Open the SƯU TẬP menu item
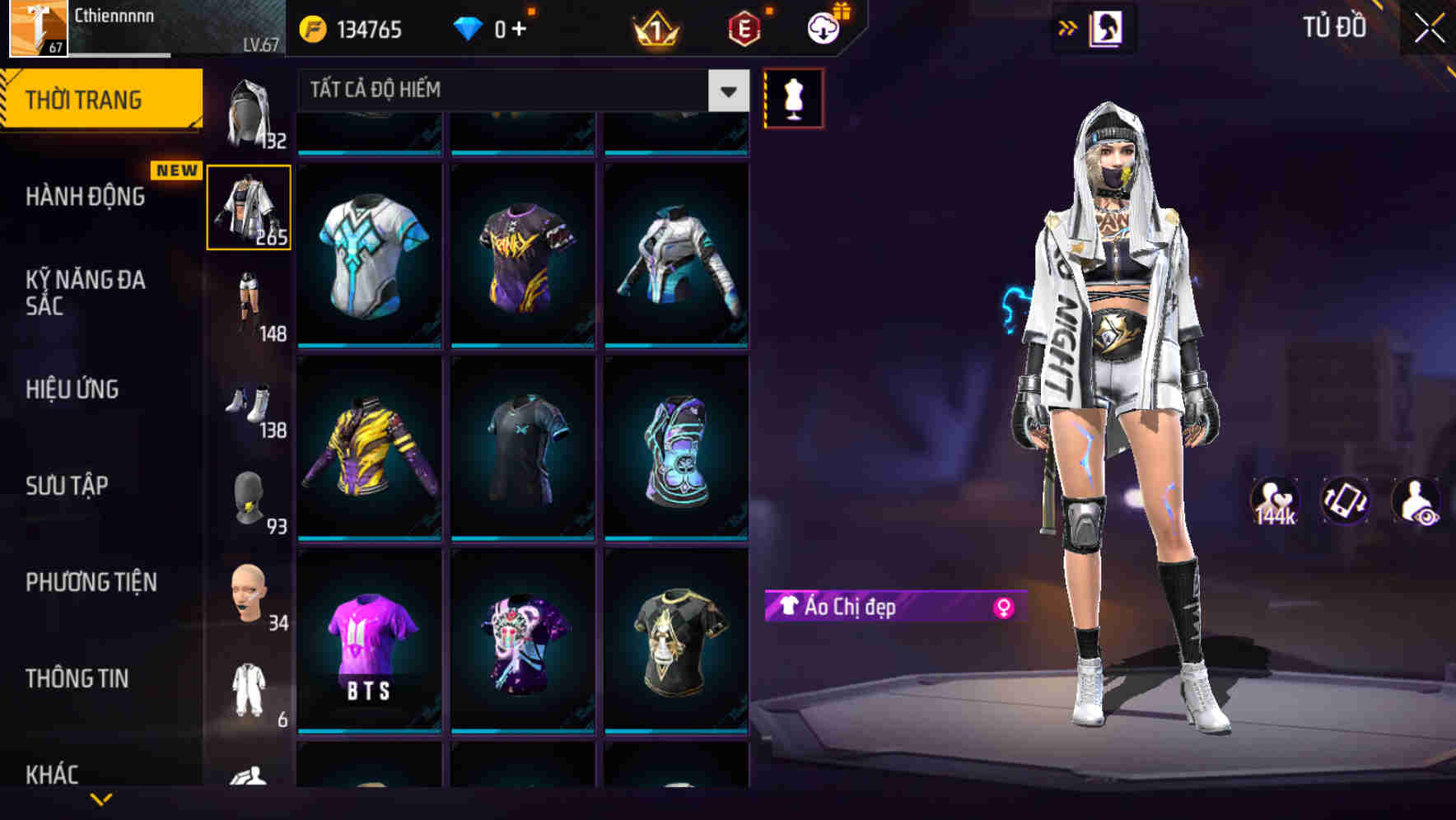 pos(66,486)
